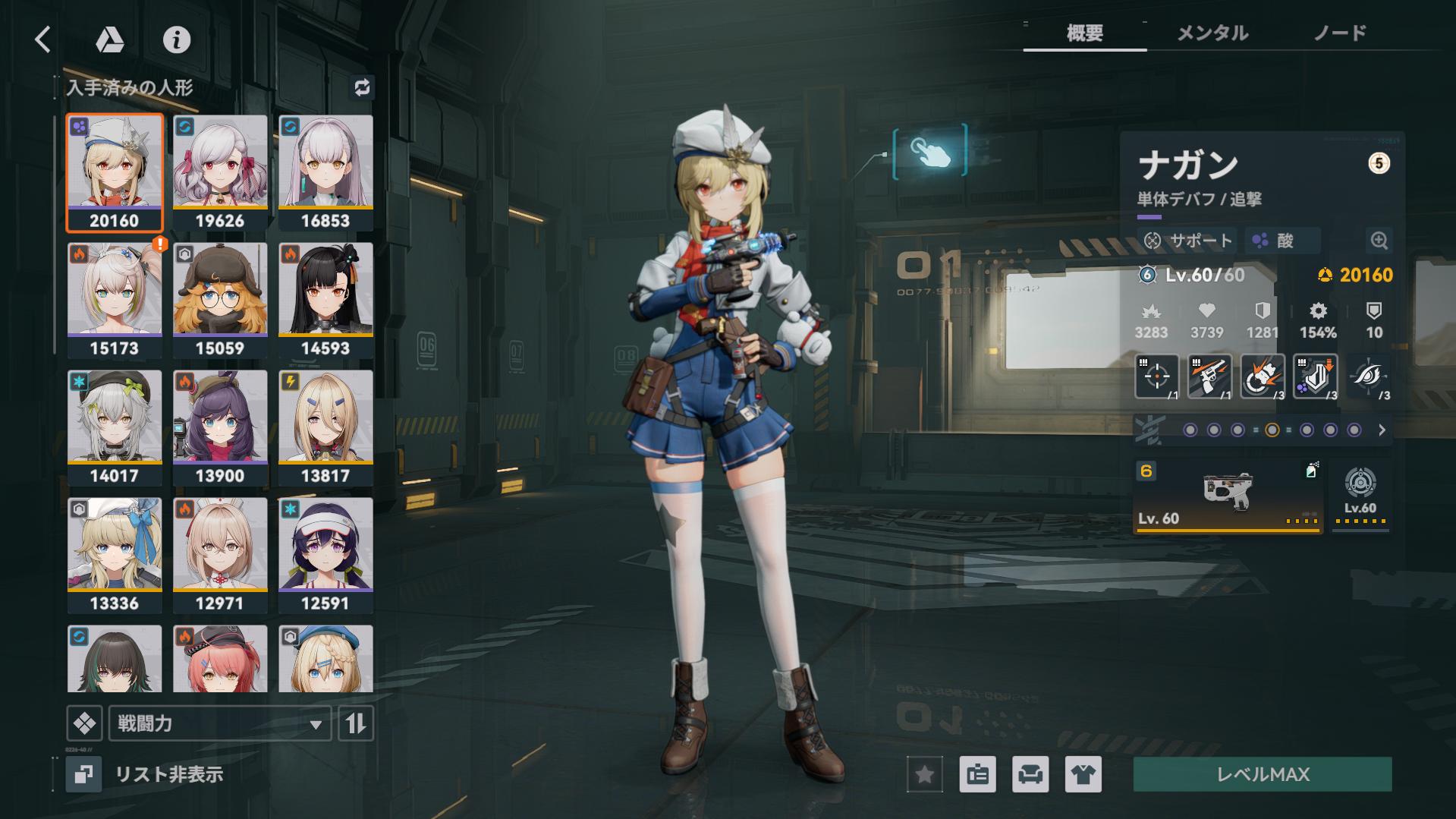Viewport: 1456px width, 819px height.
Task: Select the doll with 19626 power
Action: tap(220, 172)
